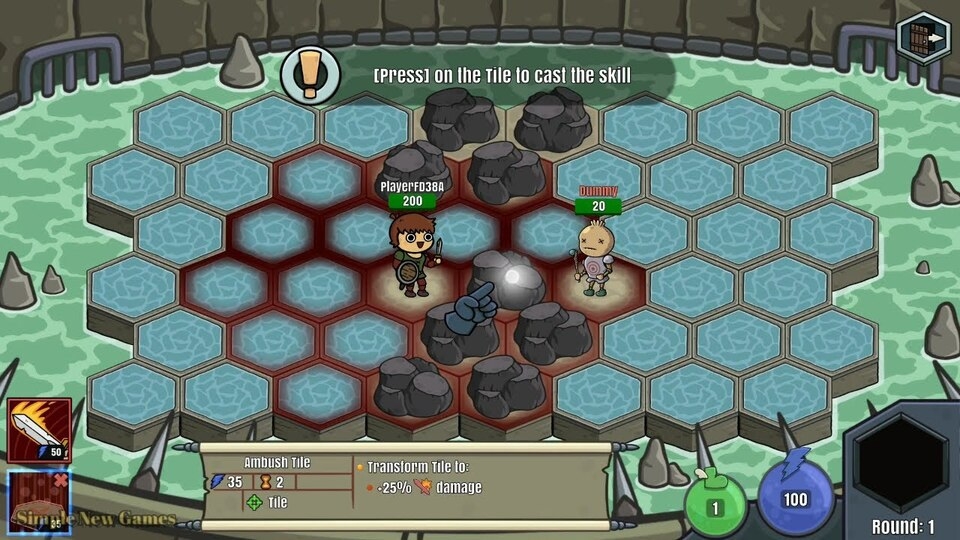Screen dimensions: 960x540
Task: Select the flaming sword skill
Action: (x=39, y=430)
